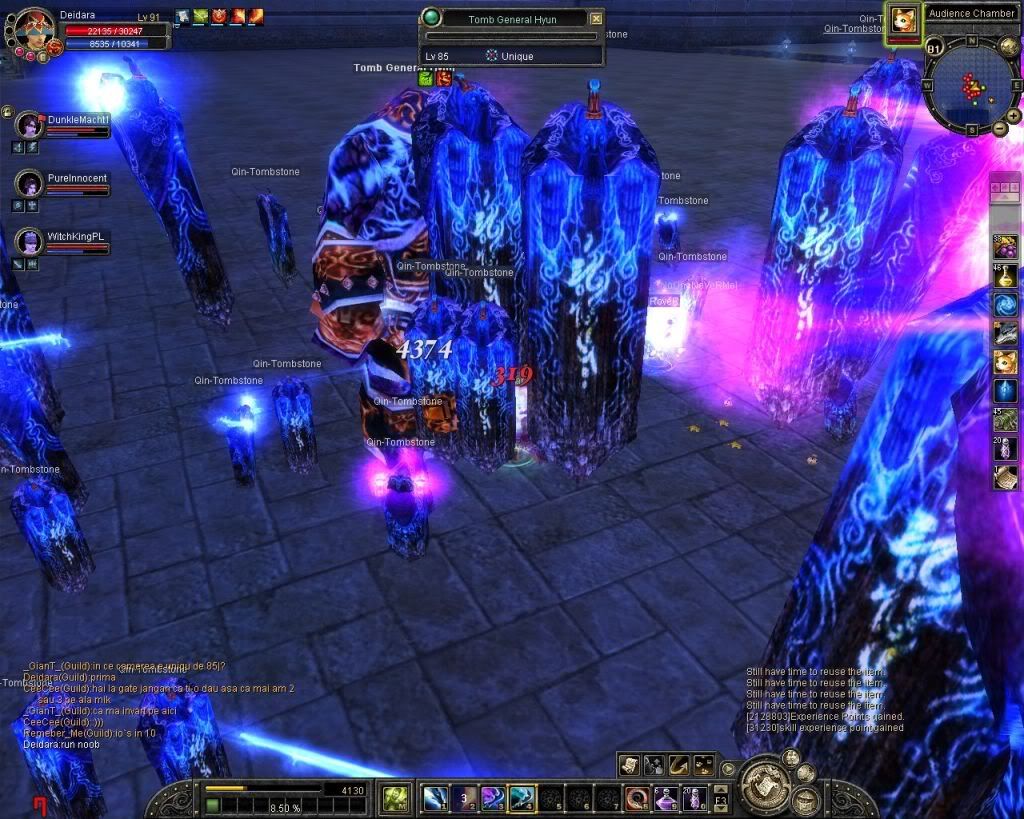Zoom out the minimap with minus button
1024x819 pixels.
point(999,129)
